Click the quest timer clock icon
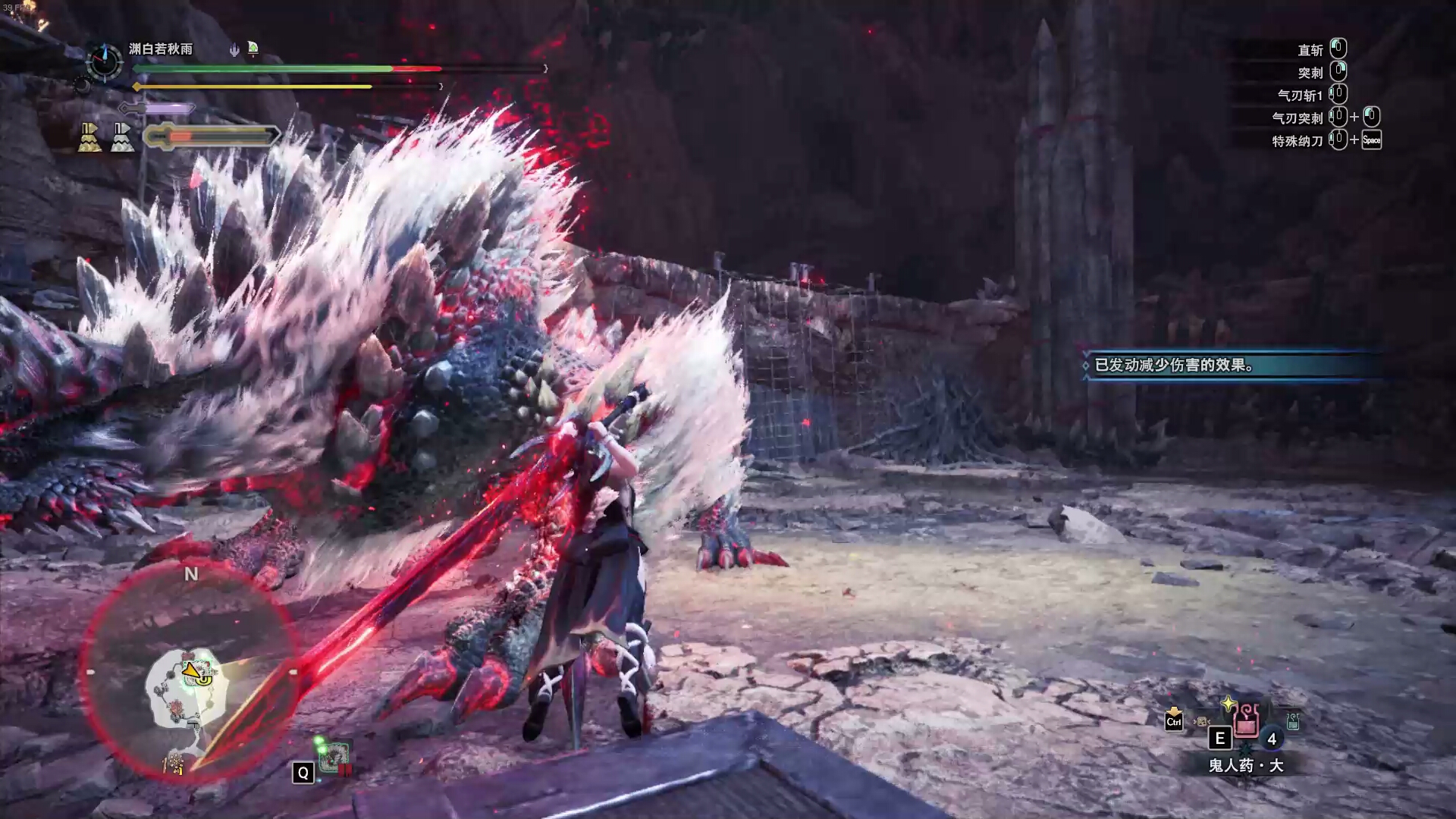Viewport: 1456px width, 819px height. [104, 61]
